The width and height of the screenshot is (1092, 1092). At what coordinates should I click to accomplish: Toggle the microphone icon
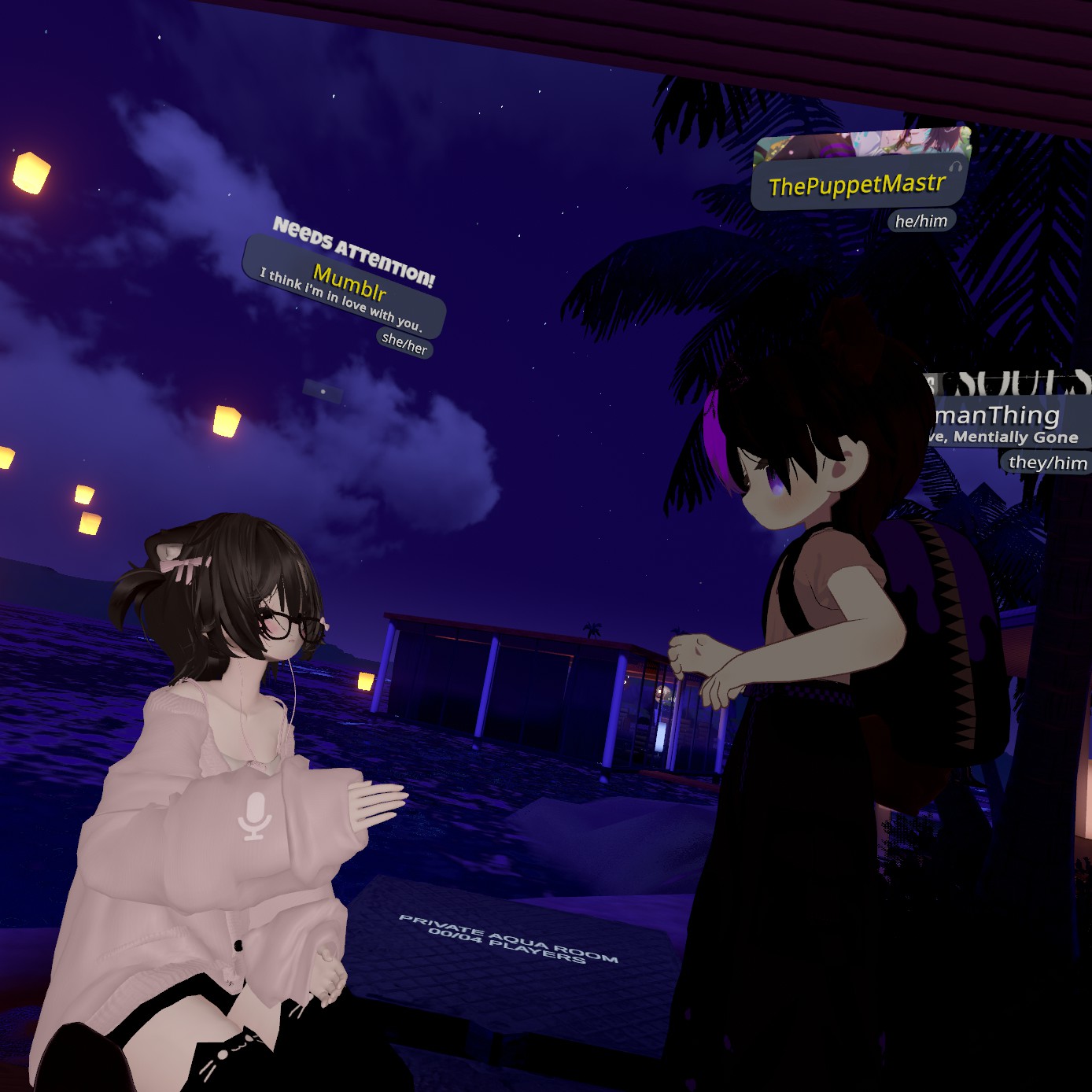255,816
